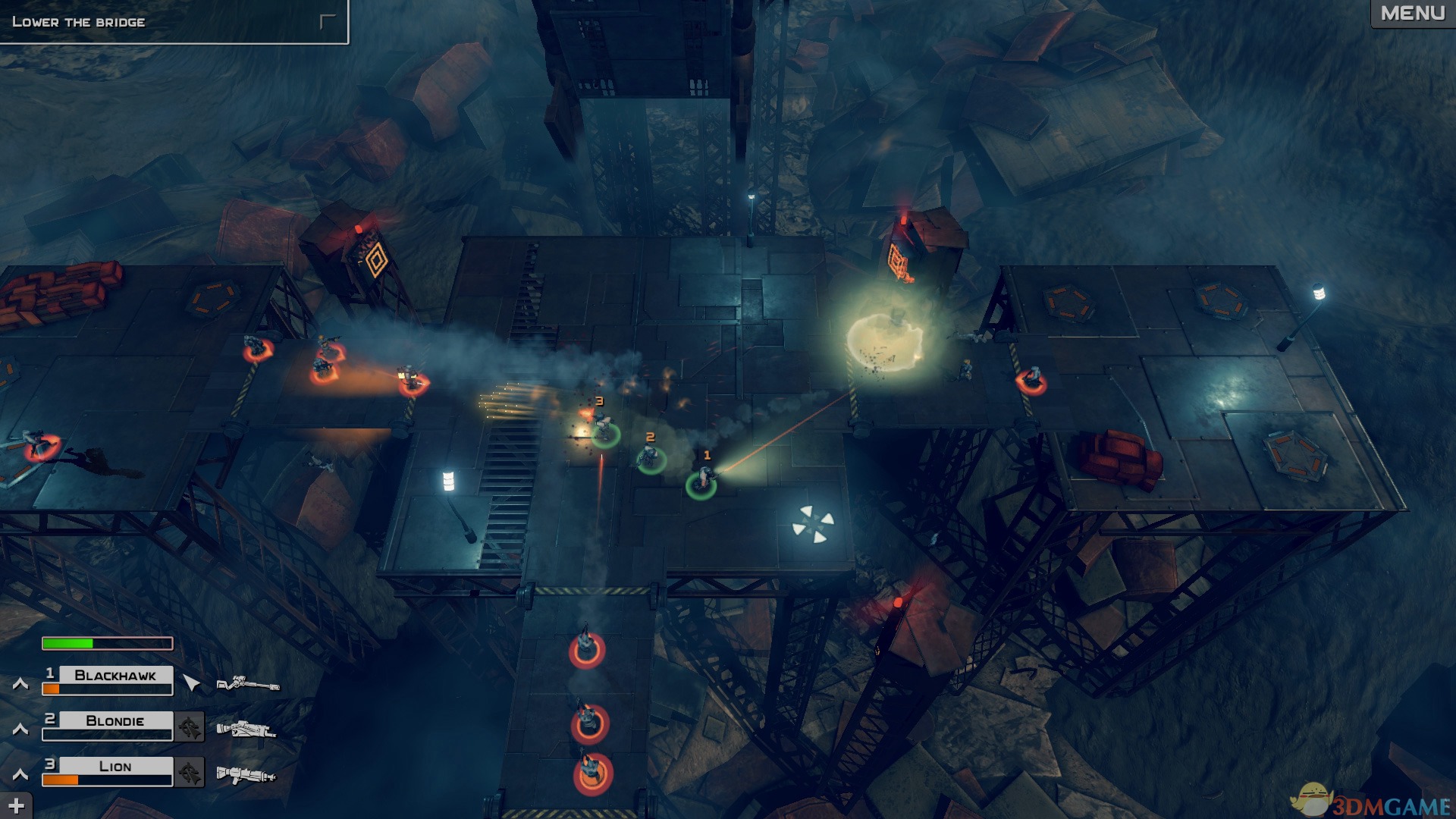Select the Lower the Bridge objective panel

point(173,22)
